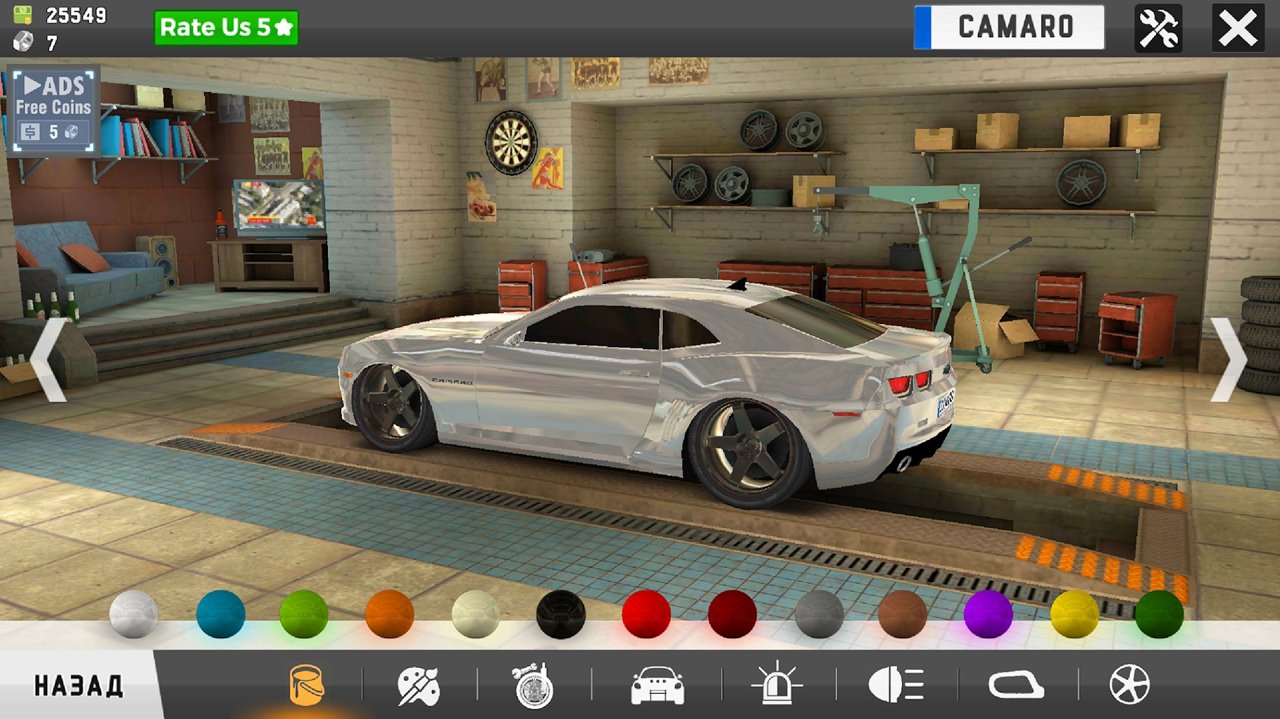
Task: Go back with the НАЗАД button
Action: point(78,686)
